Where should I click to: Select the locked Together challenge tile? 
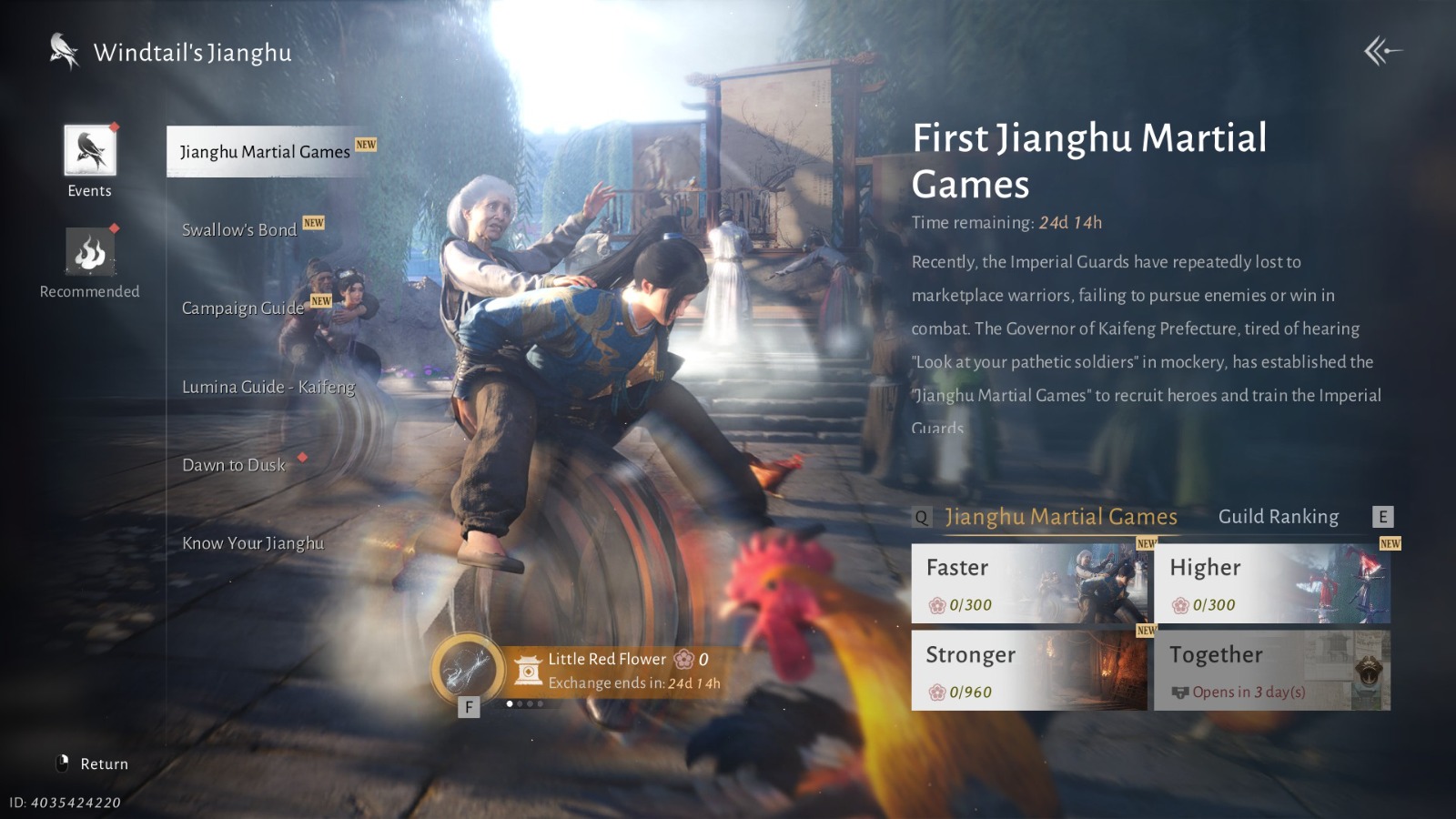point(1271,671)
